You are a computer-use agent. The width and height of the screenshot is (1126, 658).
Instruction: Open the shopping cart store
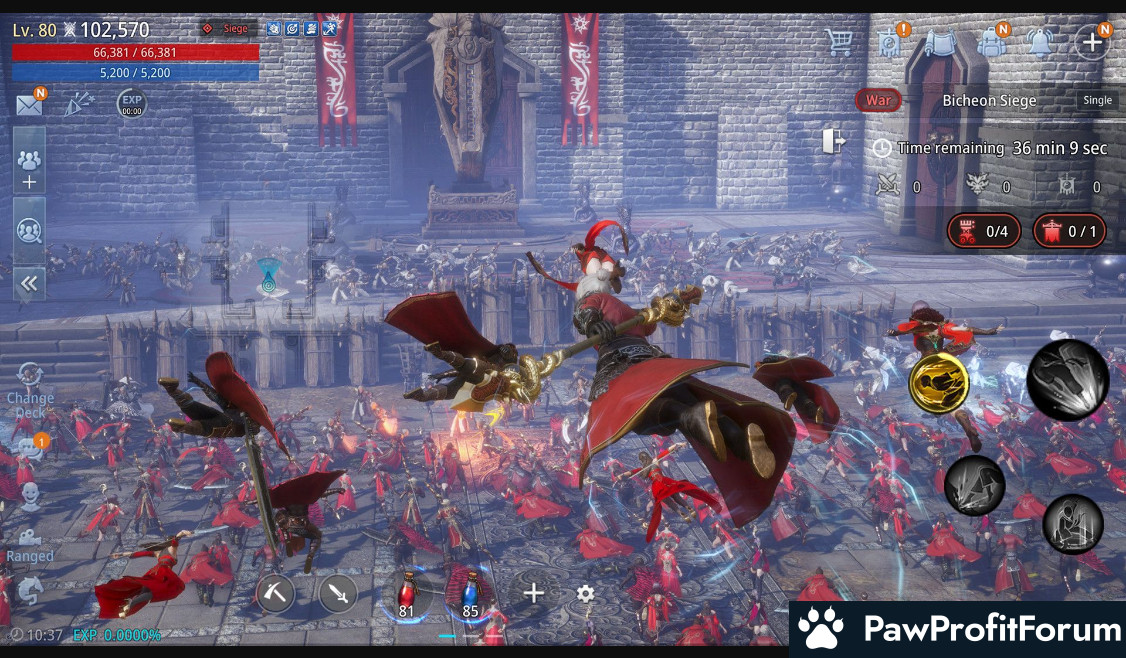point(839,41)
